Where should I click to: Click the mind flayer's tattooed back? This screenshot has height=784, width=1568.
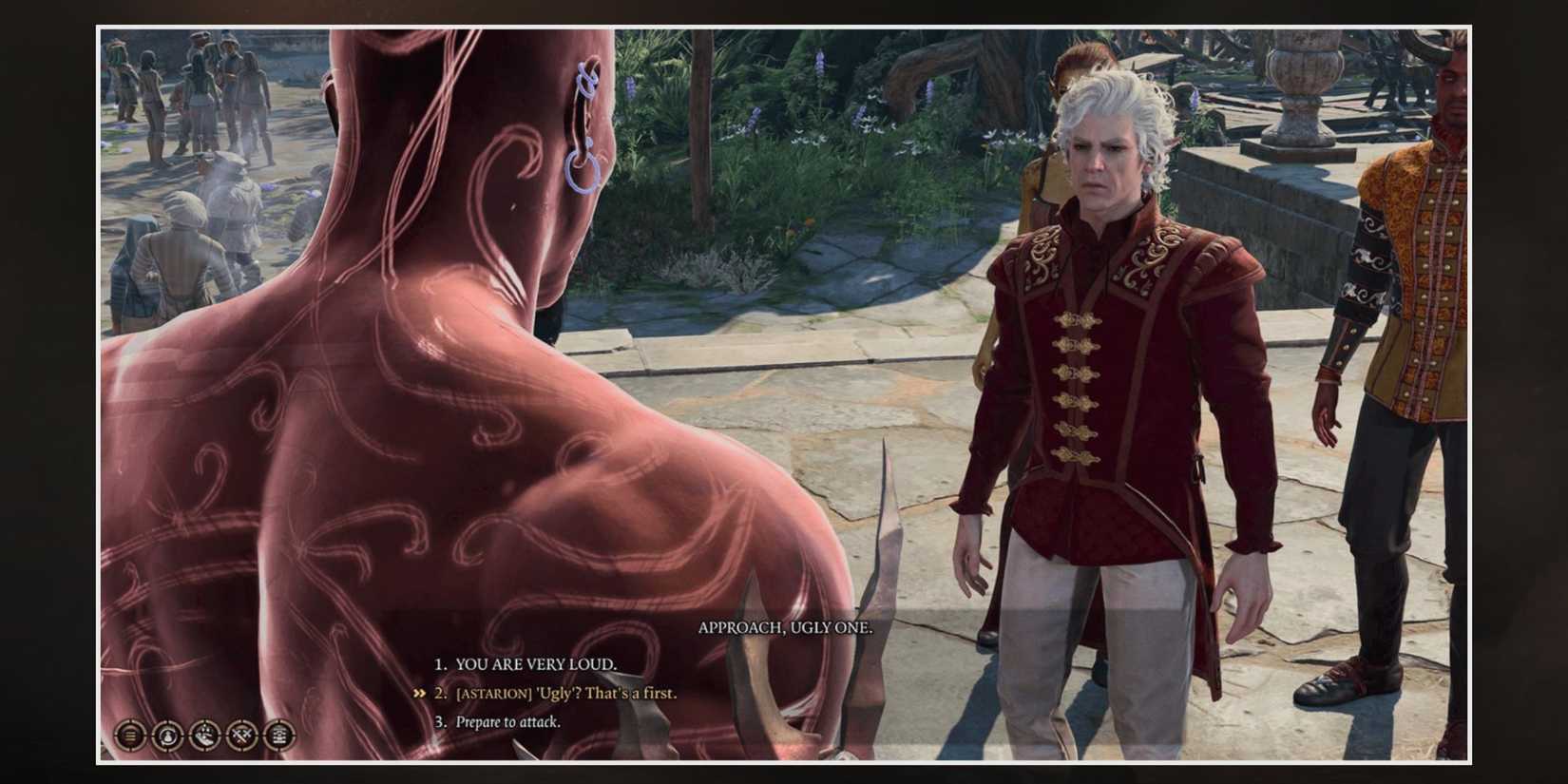[380, 428]
